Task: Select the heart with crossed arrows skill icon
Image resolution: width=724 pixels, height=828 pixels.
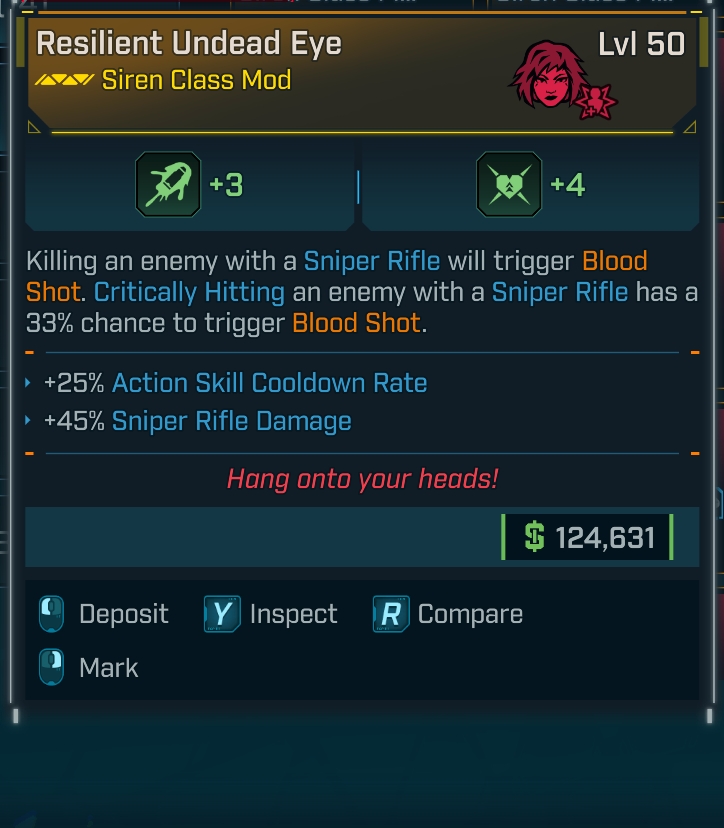Action: pos(509,185)
